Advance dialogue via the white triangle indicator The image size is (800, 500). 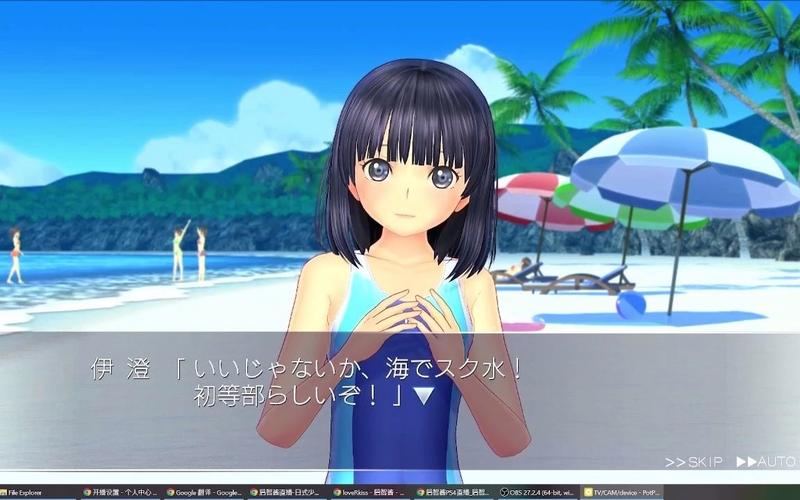coord(424,396)
